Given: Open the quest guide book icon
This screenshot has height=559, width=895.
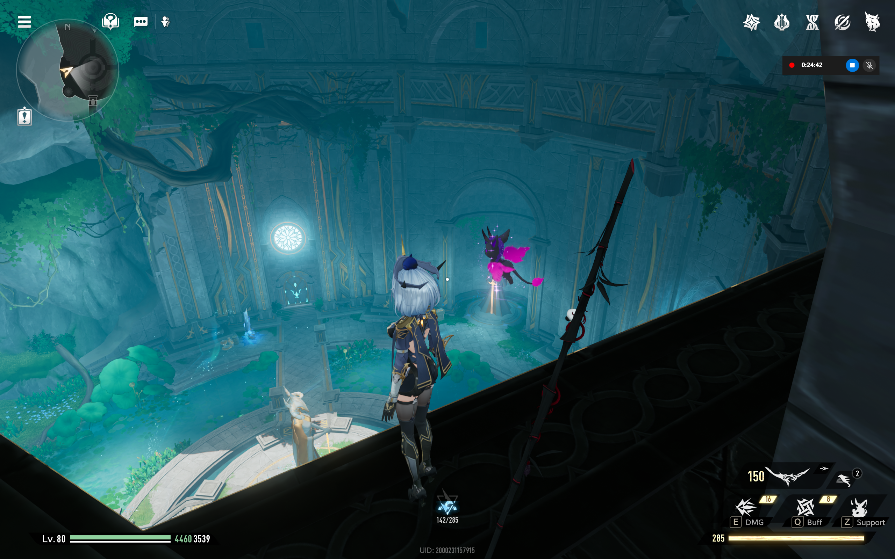Looking at the screenshot, I should (110, 21).
